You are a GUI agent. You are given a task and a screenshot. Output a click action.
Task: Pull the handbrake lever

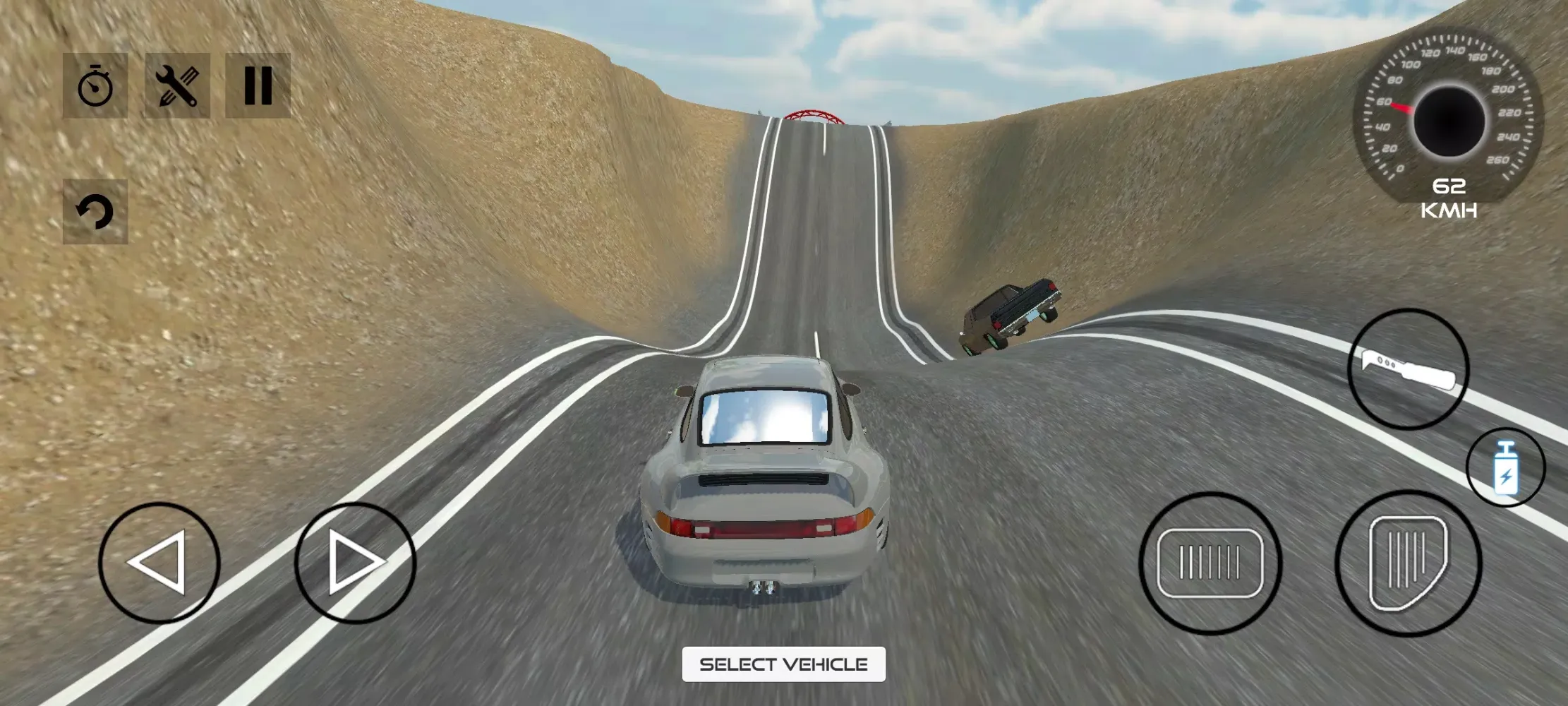1408,369
